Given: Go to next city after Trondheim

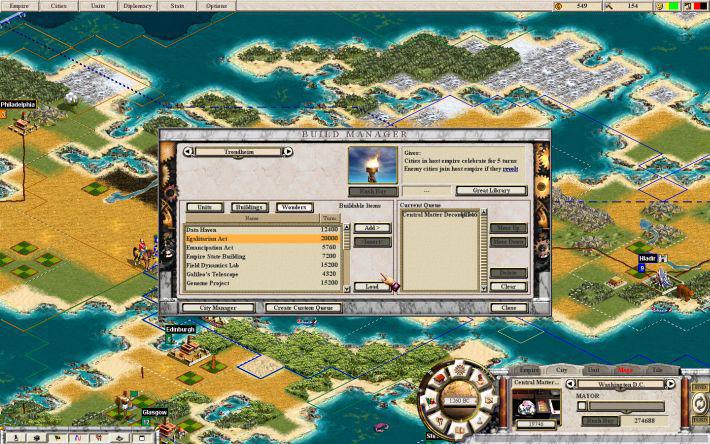Looking at the screenshot, I should click(x=288, y=152).
